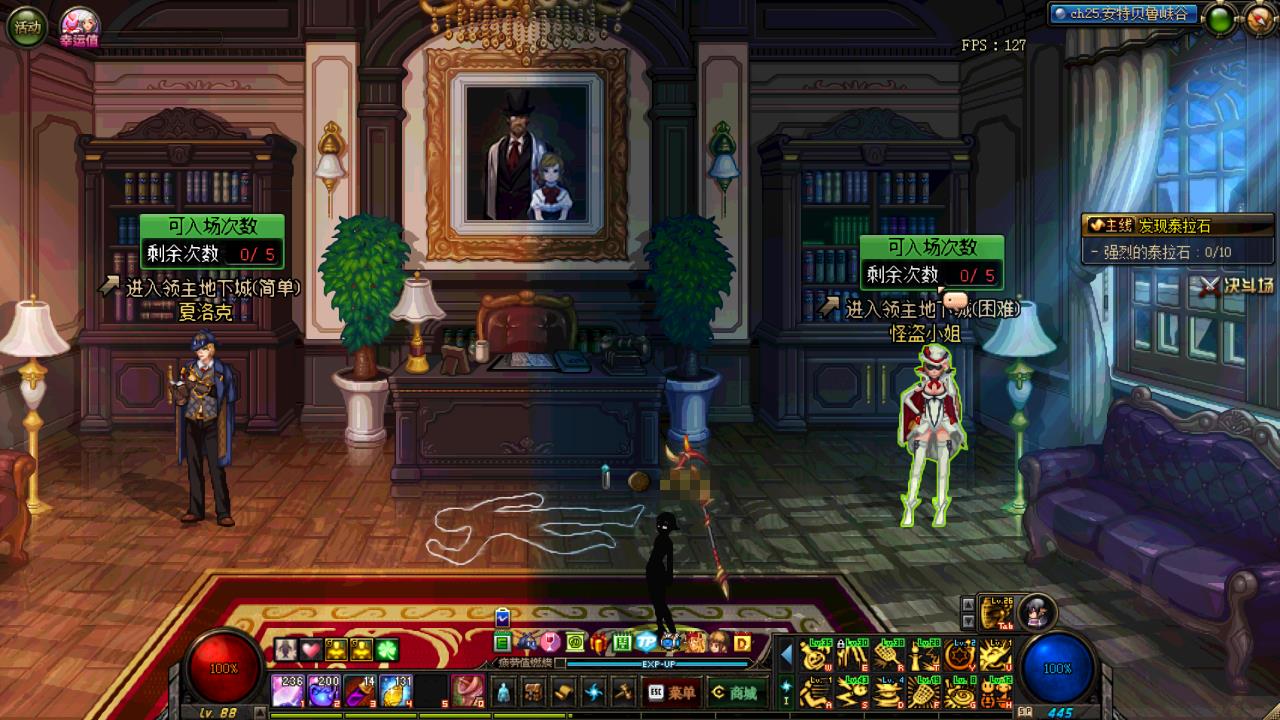Open the auction hammer icon
Screen dimensions: 1280x720
click(x=623, y=692)
